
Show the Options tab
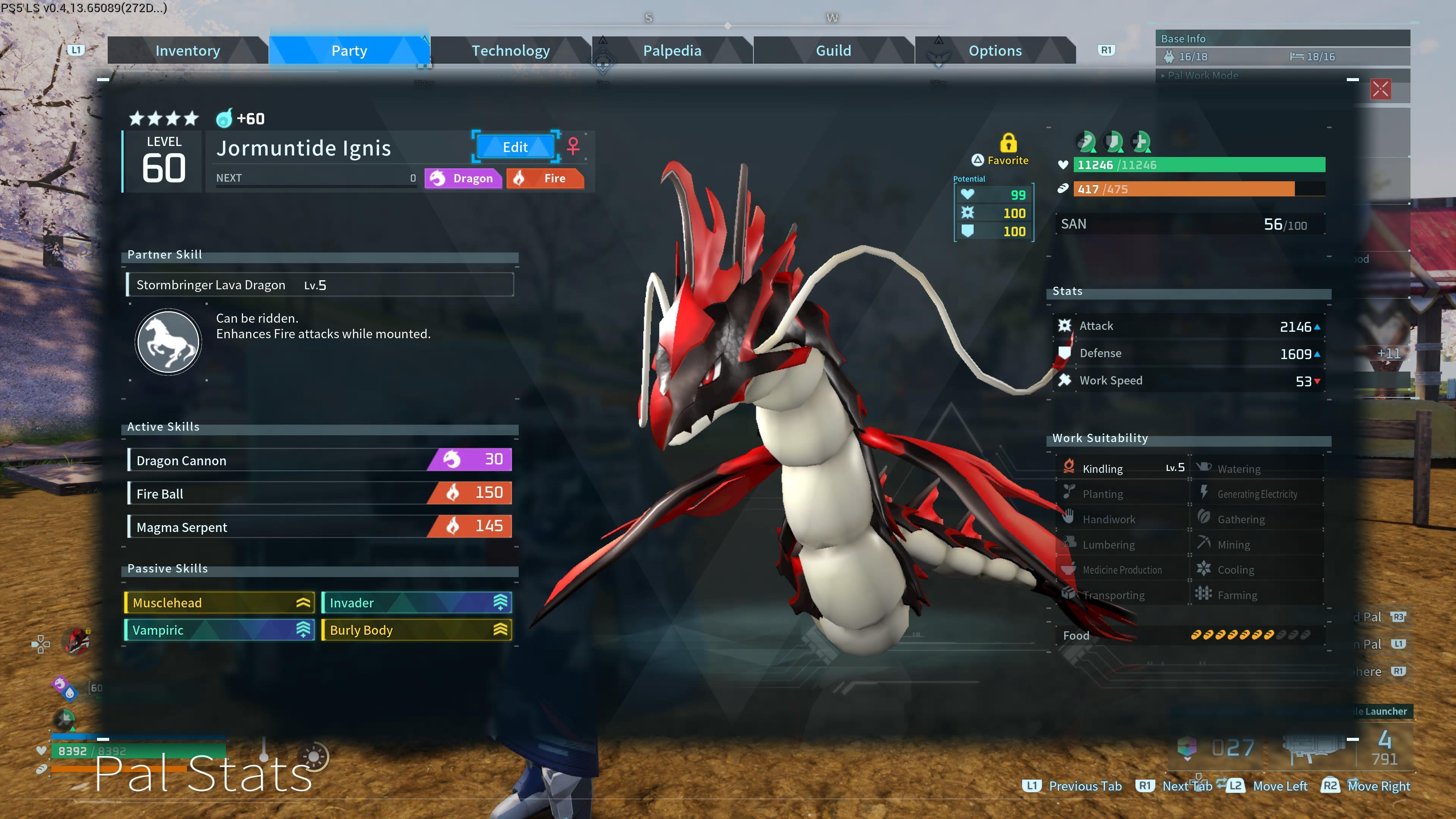pyautogui.click(x=995, y=51)
